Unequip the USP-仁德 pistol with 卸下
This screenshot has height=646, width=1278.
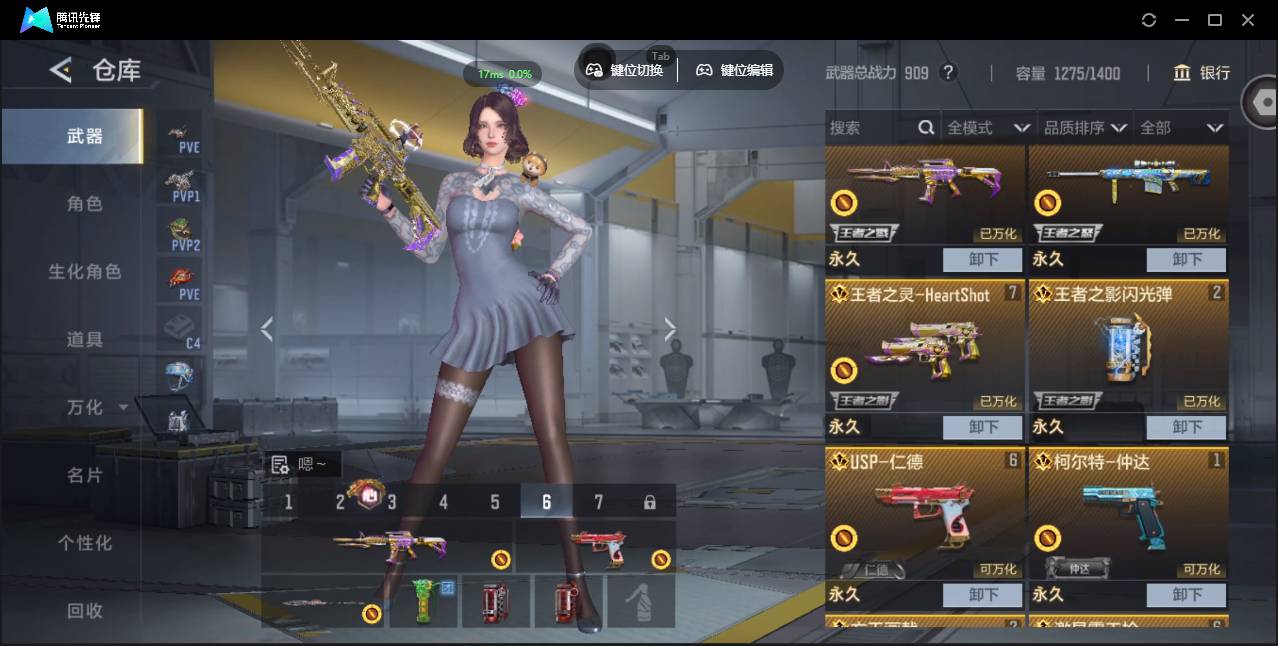coord(983,595)
